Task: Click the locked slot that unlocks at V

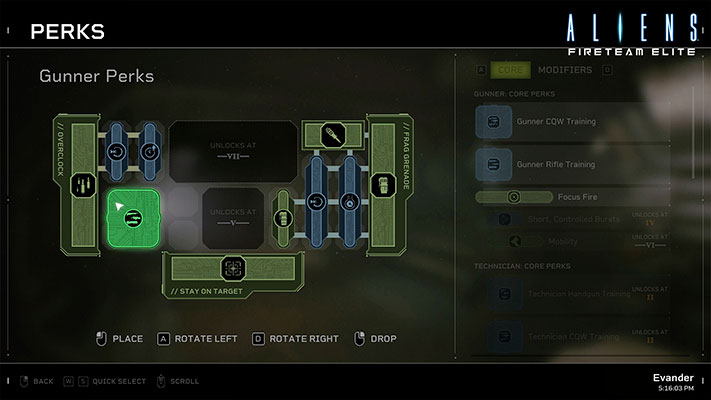Action: [235, 217]
